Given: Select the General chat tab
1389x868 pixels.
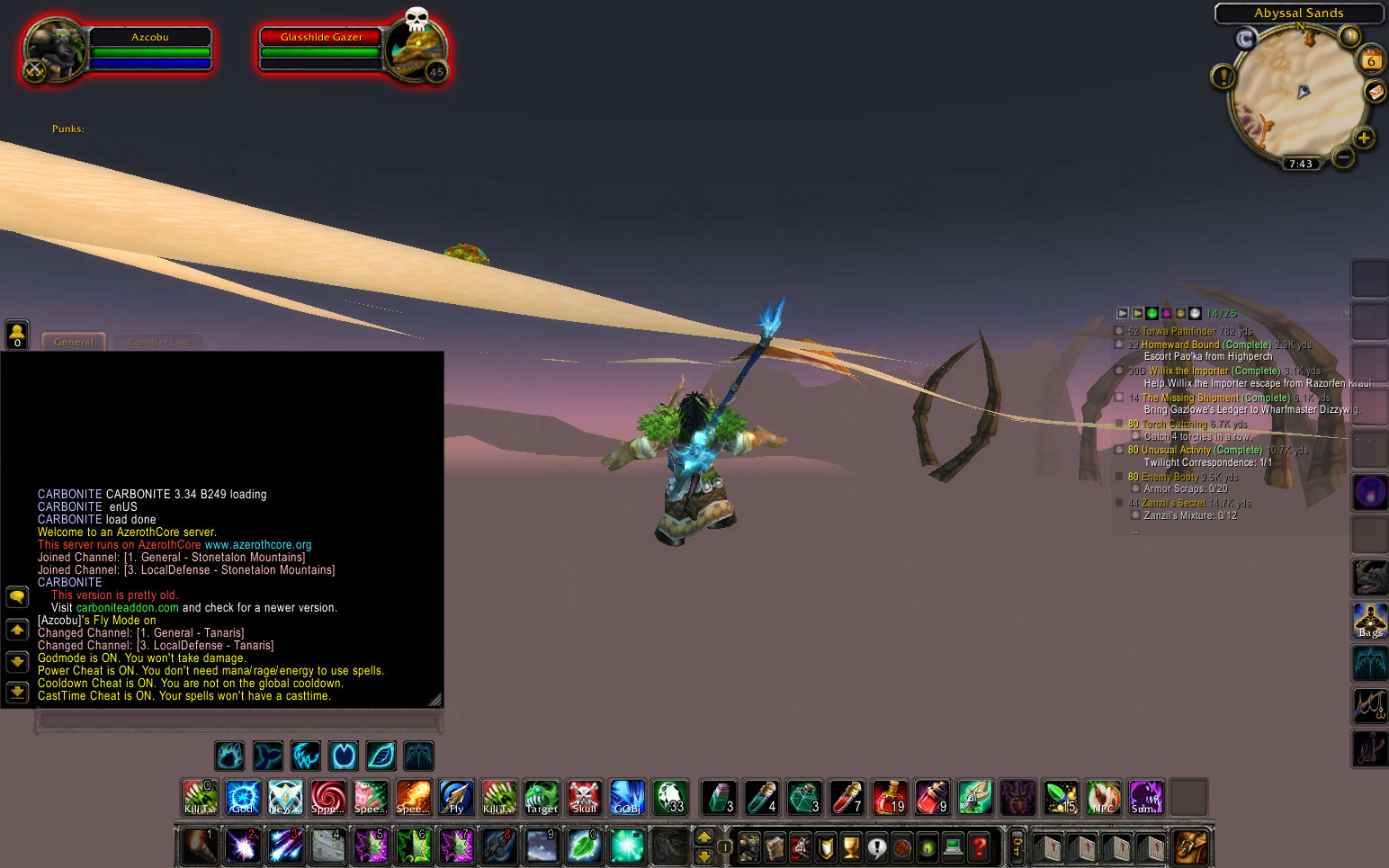Looking at the screenshot, I should point(73,342).
